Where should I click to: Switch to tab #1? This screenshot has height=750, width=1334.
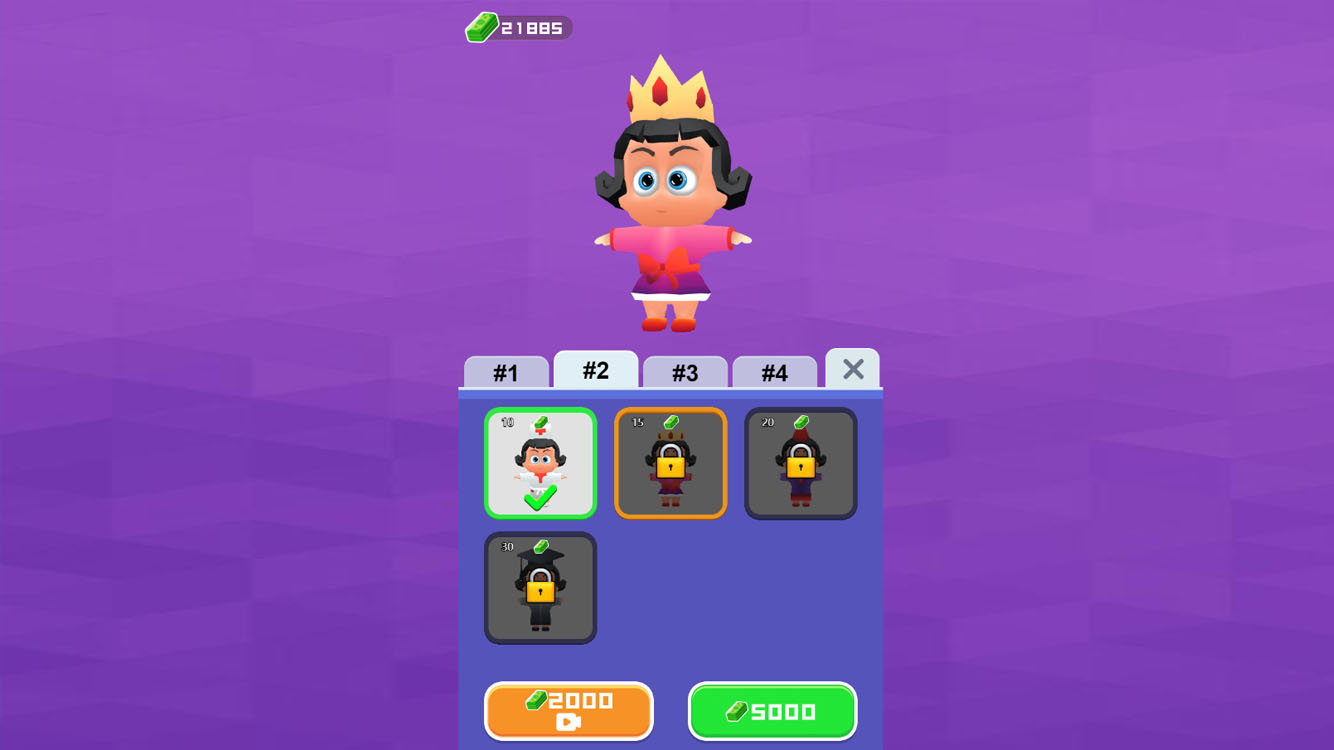pos(506,372)
